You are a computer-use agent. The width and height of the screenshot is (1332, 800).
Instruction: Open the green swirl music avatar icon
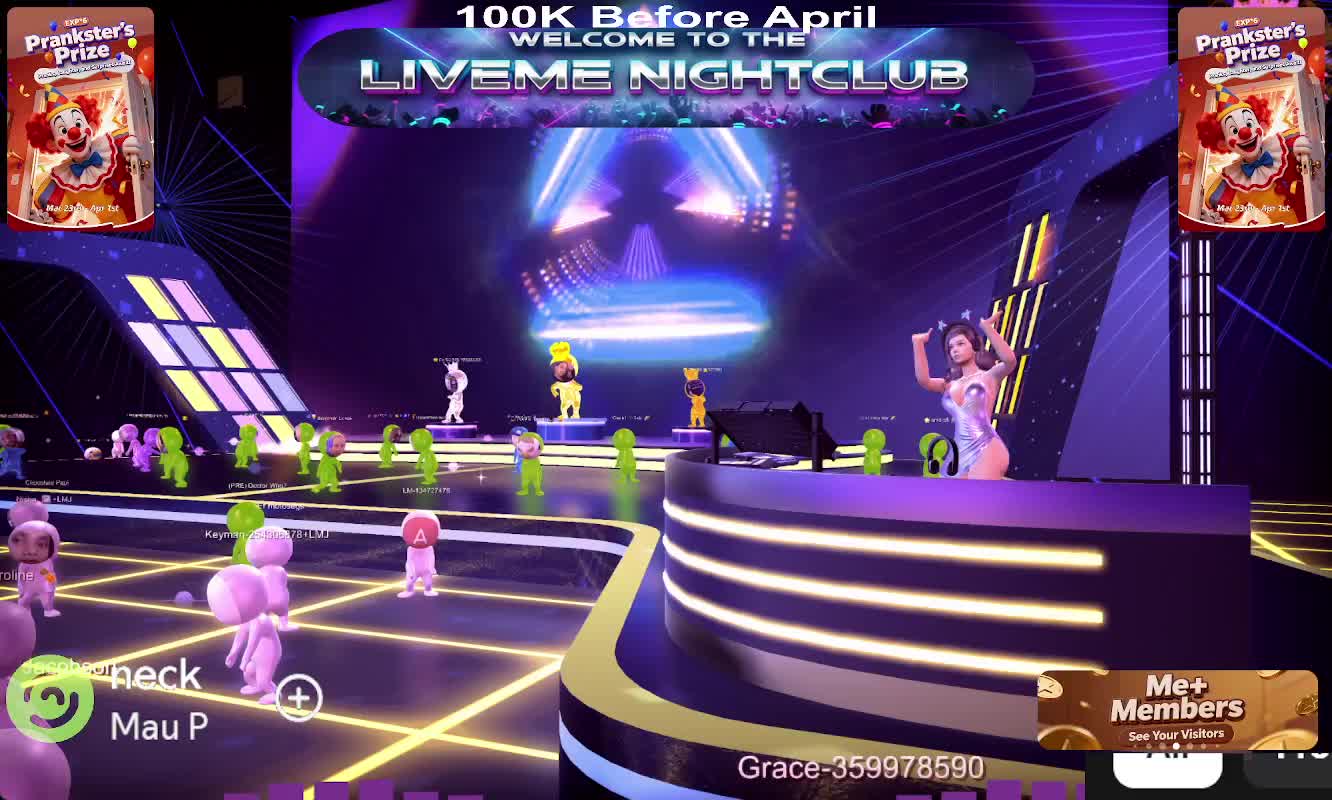(x=50, y=699)
